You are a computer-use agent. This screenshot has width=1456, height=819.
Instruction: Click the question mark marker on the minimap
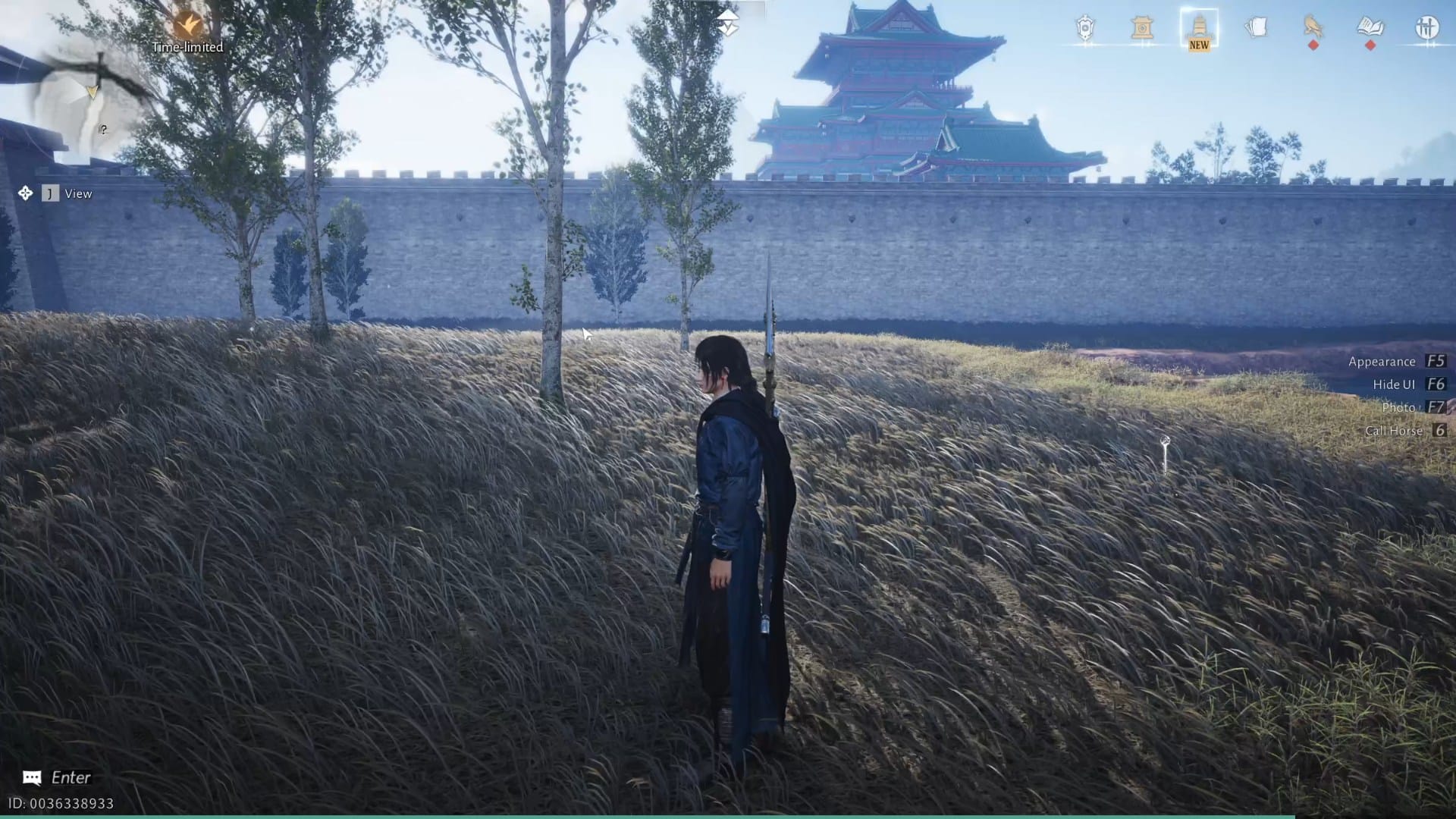[102, 129]
